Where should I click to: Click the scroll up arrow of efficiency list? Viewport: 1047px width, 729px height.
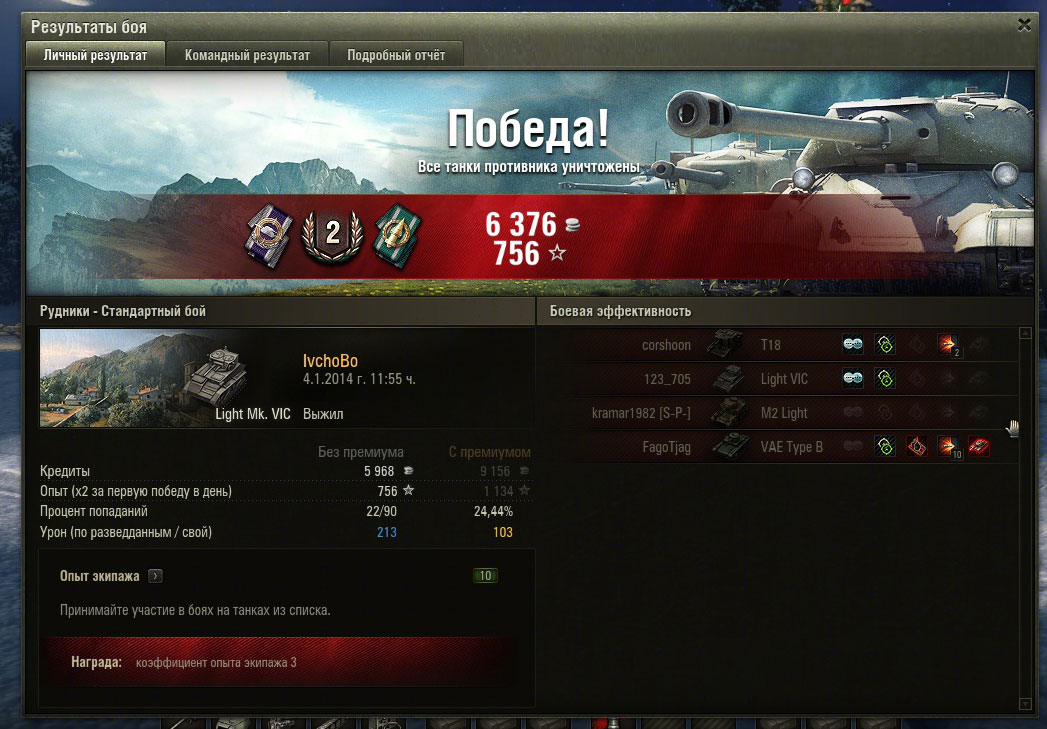(1024, 333)
